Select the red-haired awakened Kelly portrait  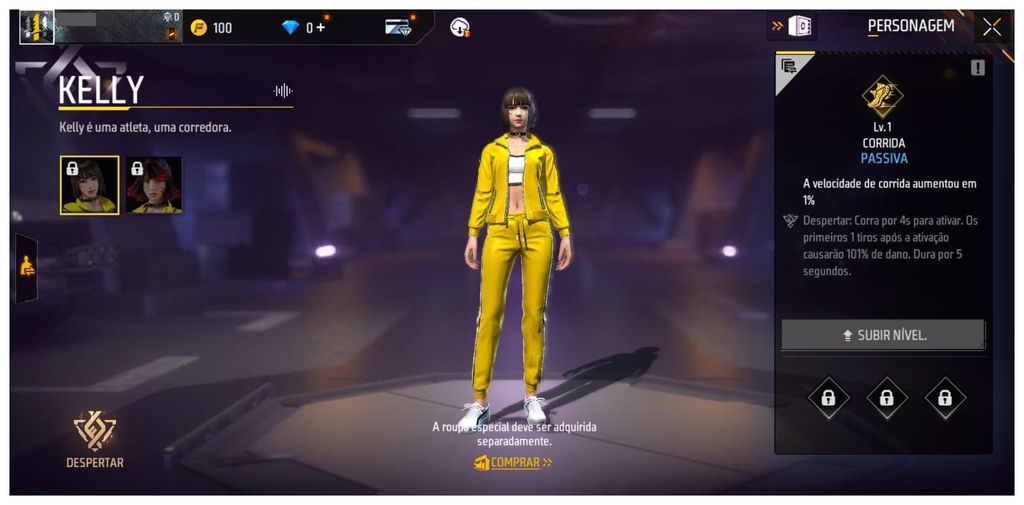coord(154,185)
